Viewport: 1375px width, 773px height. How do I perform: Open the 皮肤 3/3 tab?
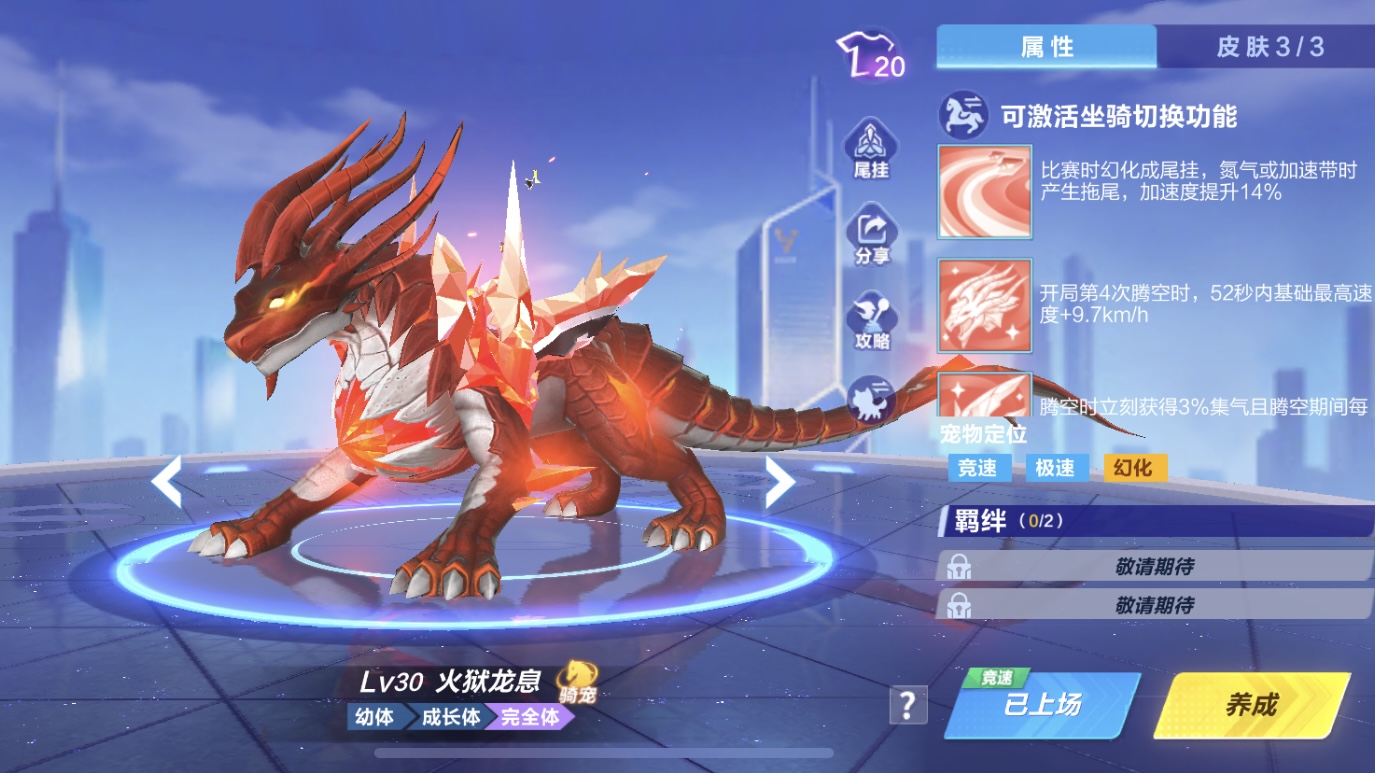tap(1268, 47)
